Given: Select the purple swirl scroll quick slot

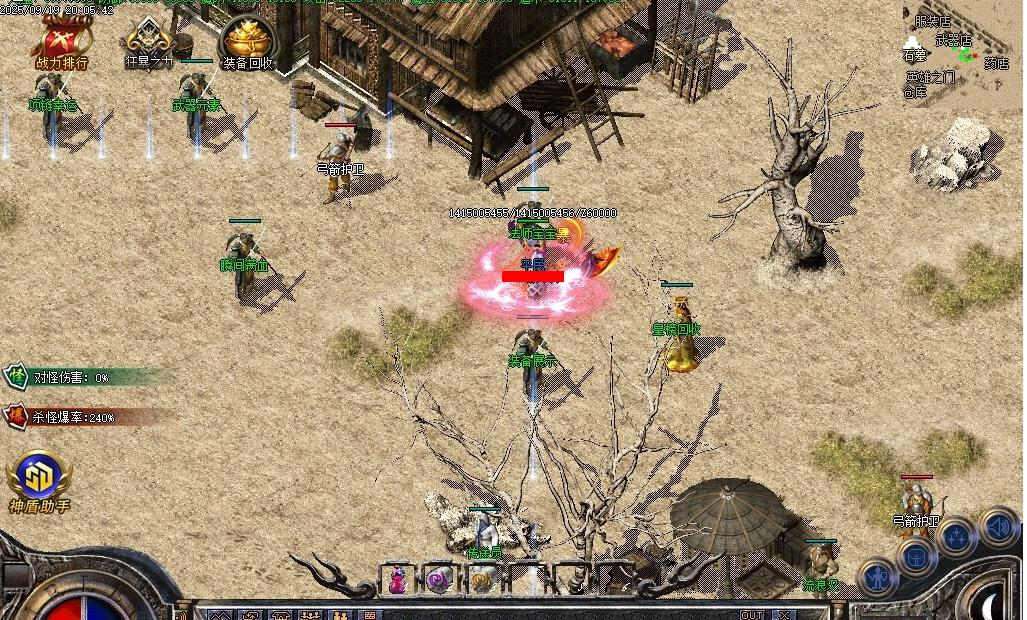Looking at the screenshot, I should pyautogui.click(x=439, y=579).
